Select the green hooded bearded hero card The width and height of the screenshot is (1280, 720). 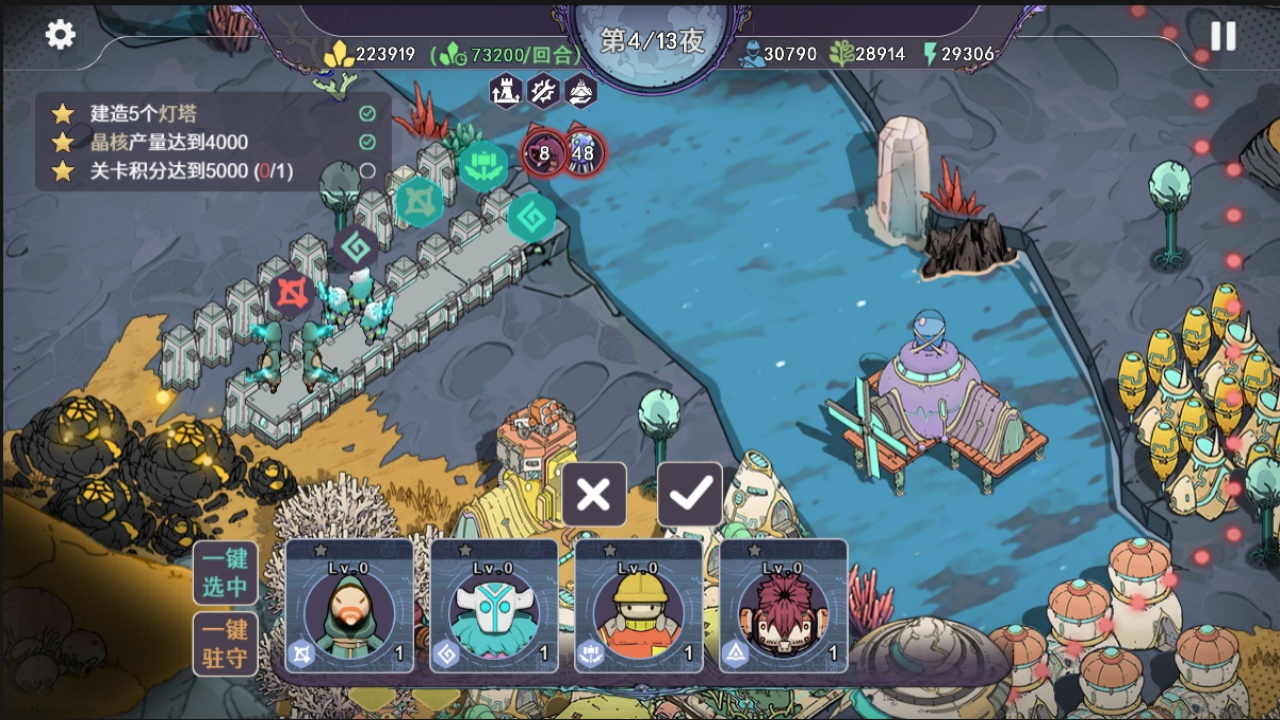click(349, 606)
